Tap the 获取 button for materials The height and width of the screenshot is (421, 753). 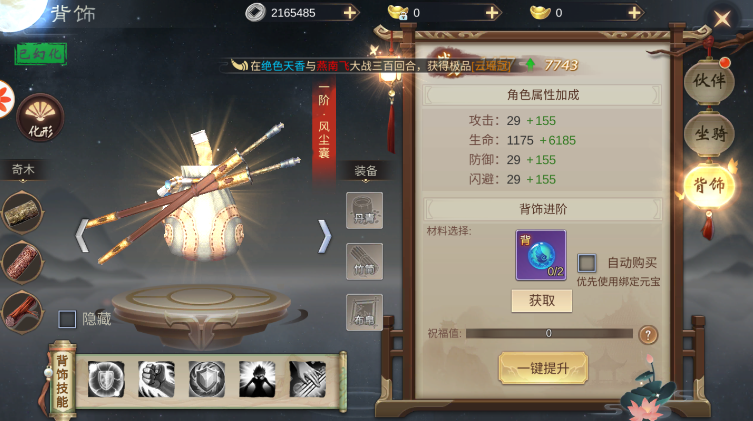coord(541,301)
